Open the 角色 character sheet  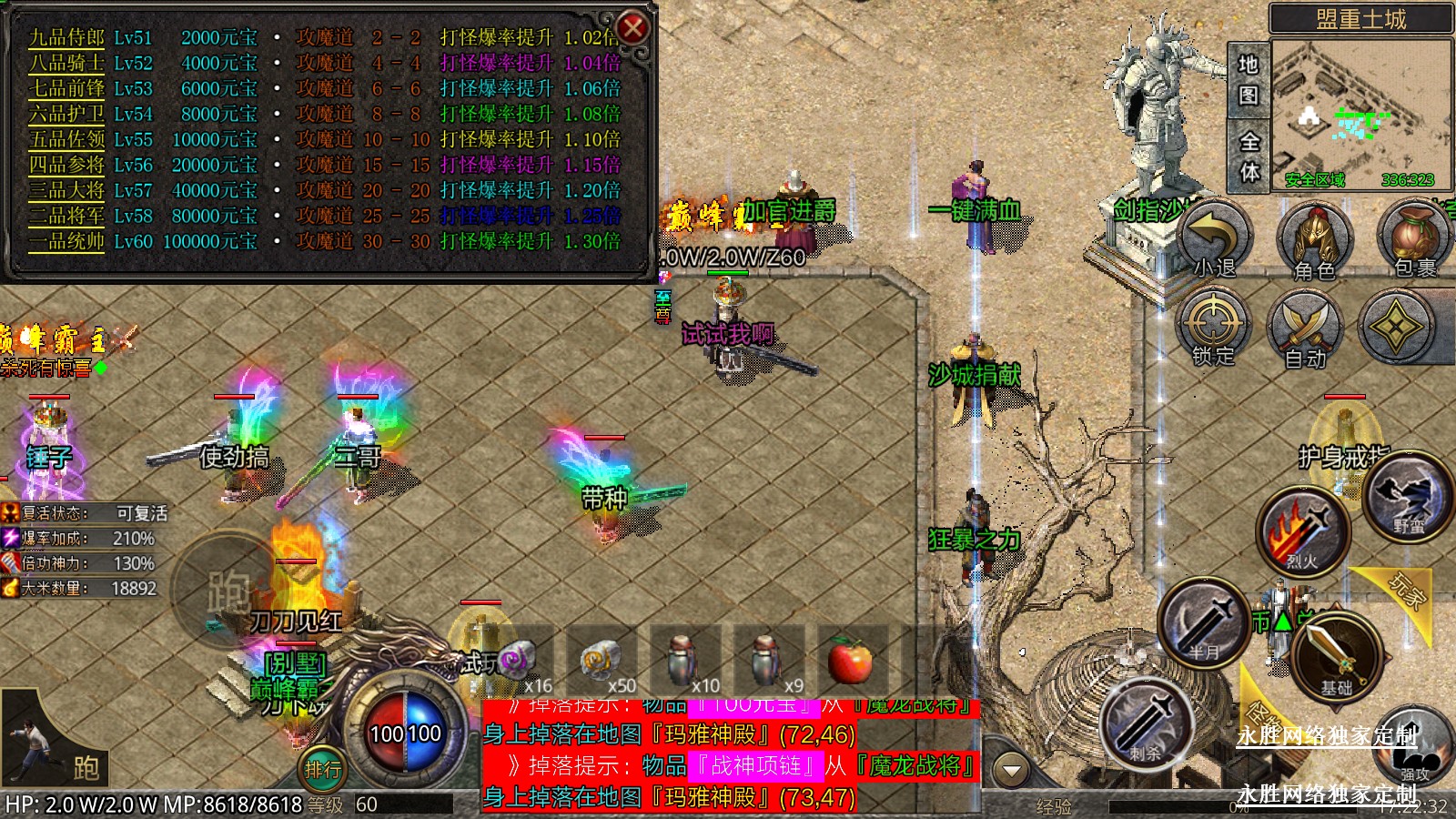[1315, 239]
